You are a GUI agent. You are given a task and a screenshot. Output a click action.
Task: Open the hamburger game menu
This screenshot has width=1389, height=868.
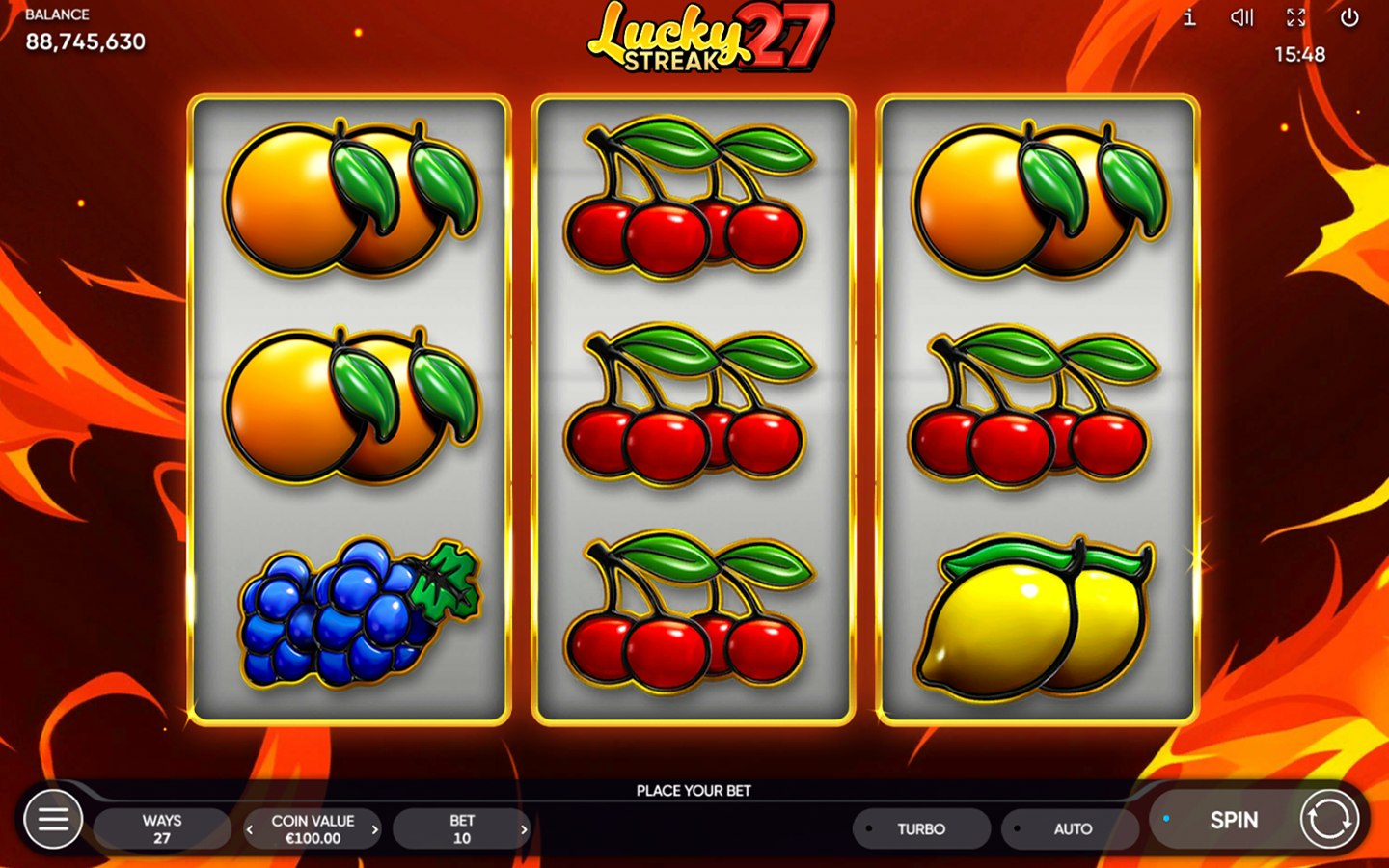pyautogui.click(x=53, y=819)
